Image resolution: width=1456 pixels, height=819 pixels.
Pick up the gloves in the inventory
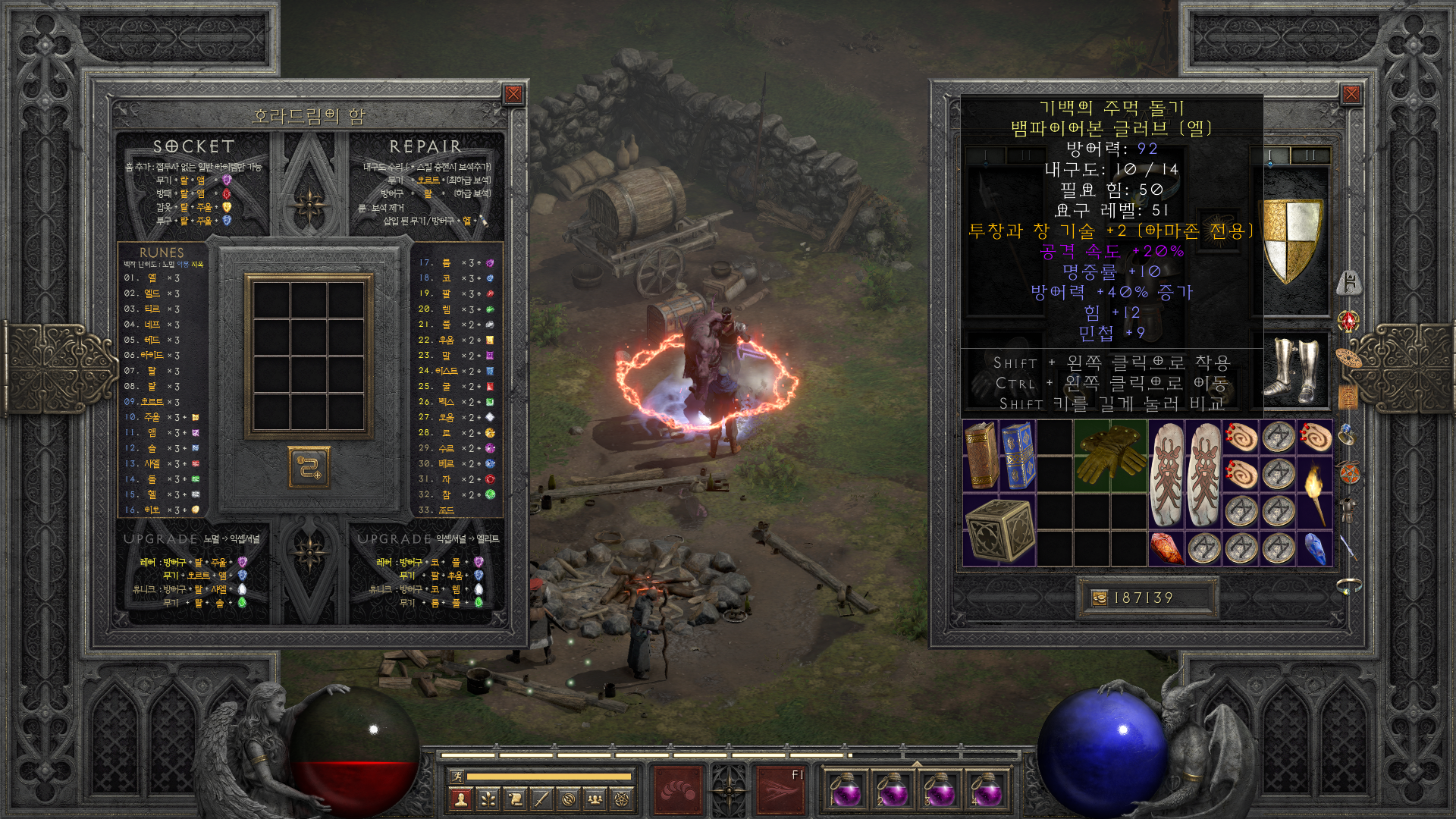(x=1109, y=455)
